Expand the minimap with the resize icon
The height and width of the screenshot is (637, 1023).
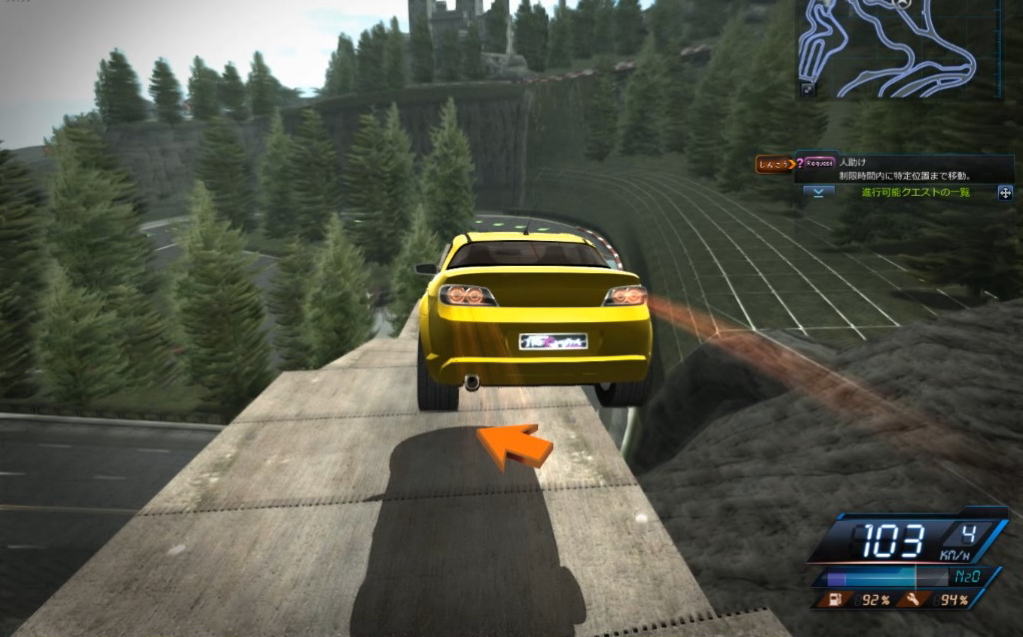pos(807,89)
